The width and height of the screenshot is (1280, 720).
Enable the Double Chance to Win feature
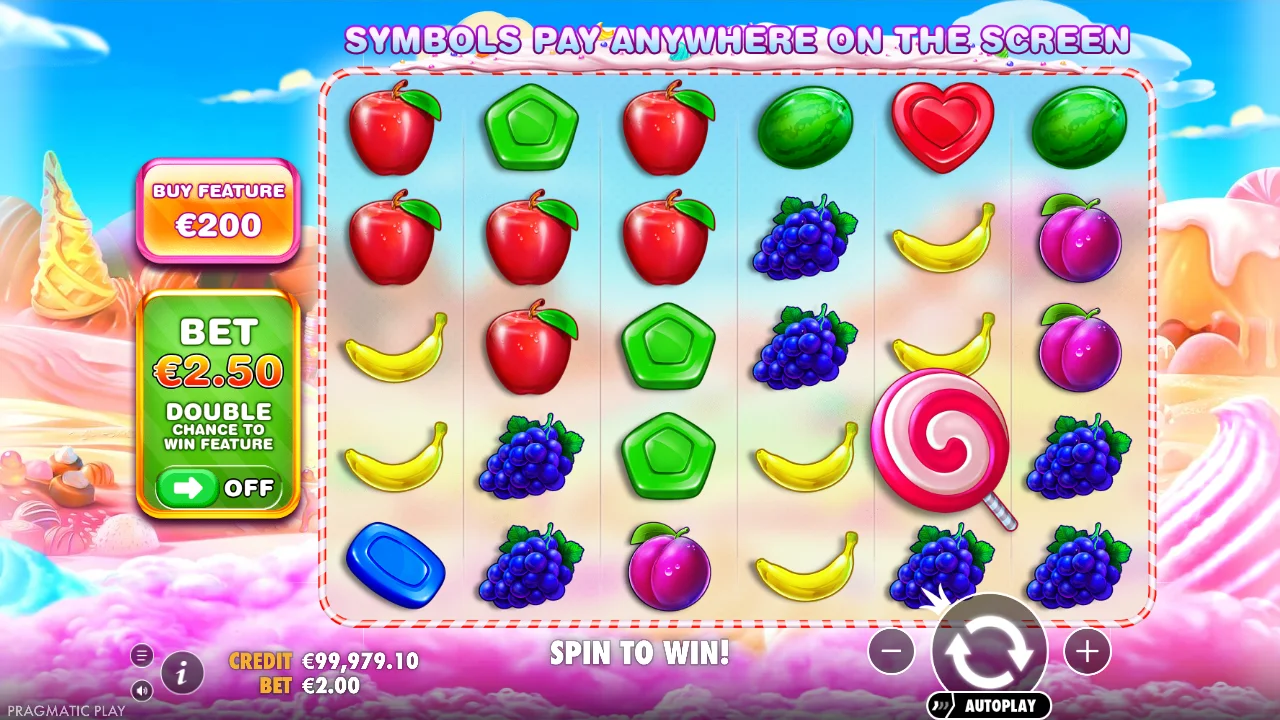pos(218,489)
